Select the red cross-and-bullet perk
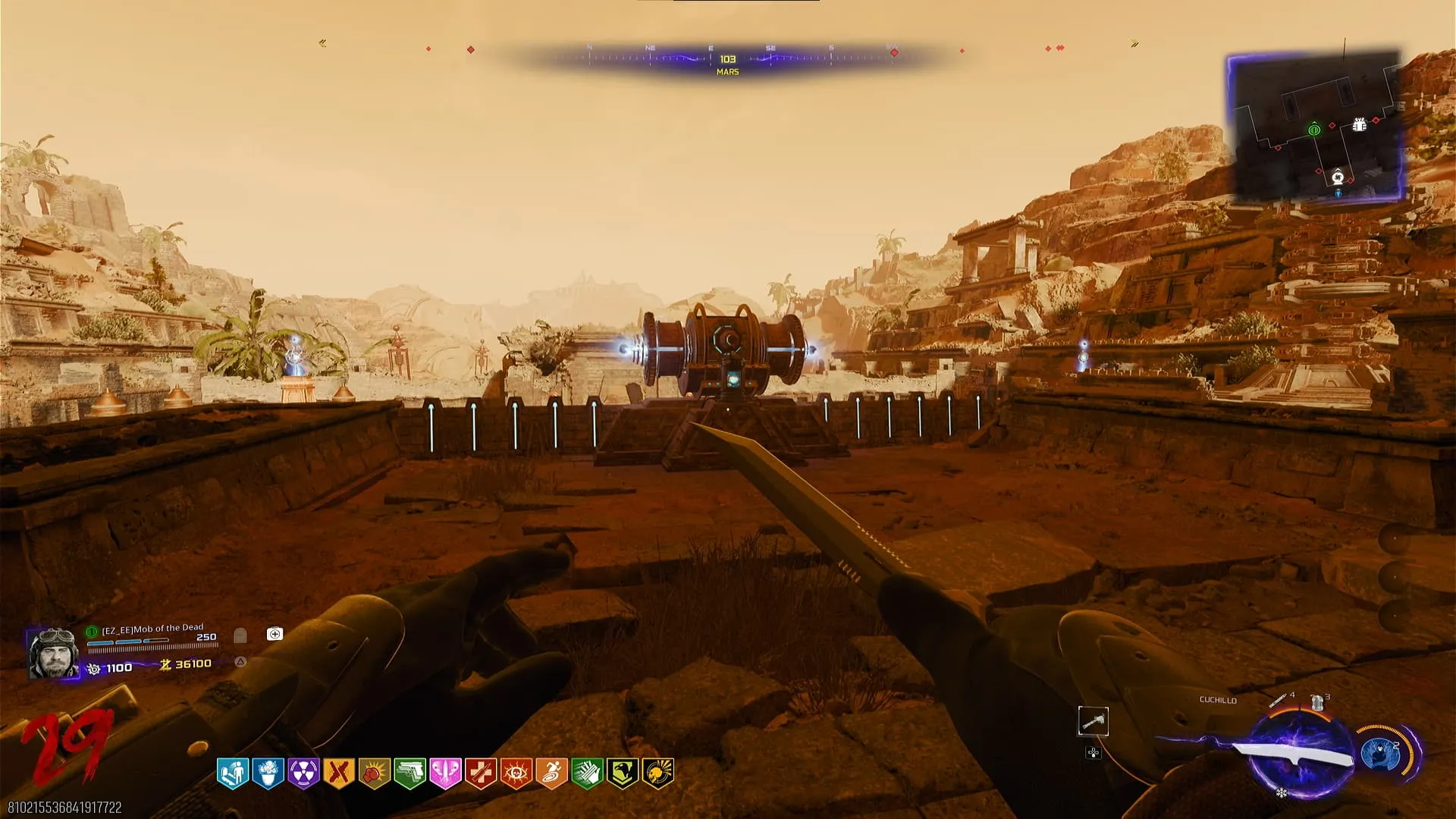This screenshot has height=819, width=1456. [x=481, y=773]
